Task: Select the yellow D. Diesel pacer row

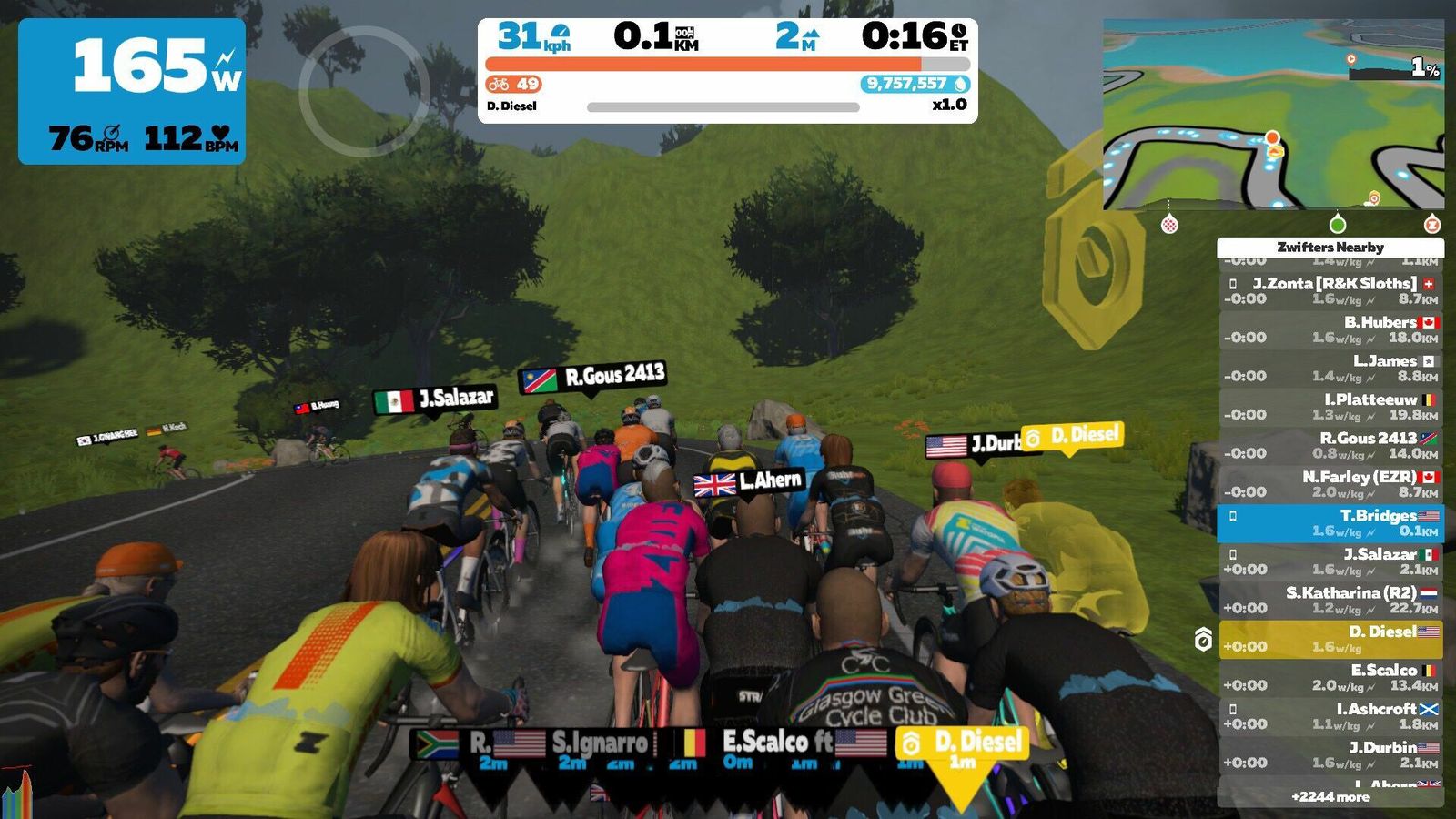Action: pos(1330,639)
